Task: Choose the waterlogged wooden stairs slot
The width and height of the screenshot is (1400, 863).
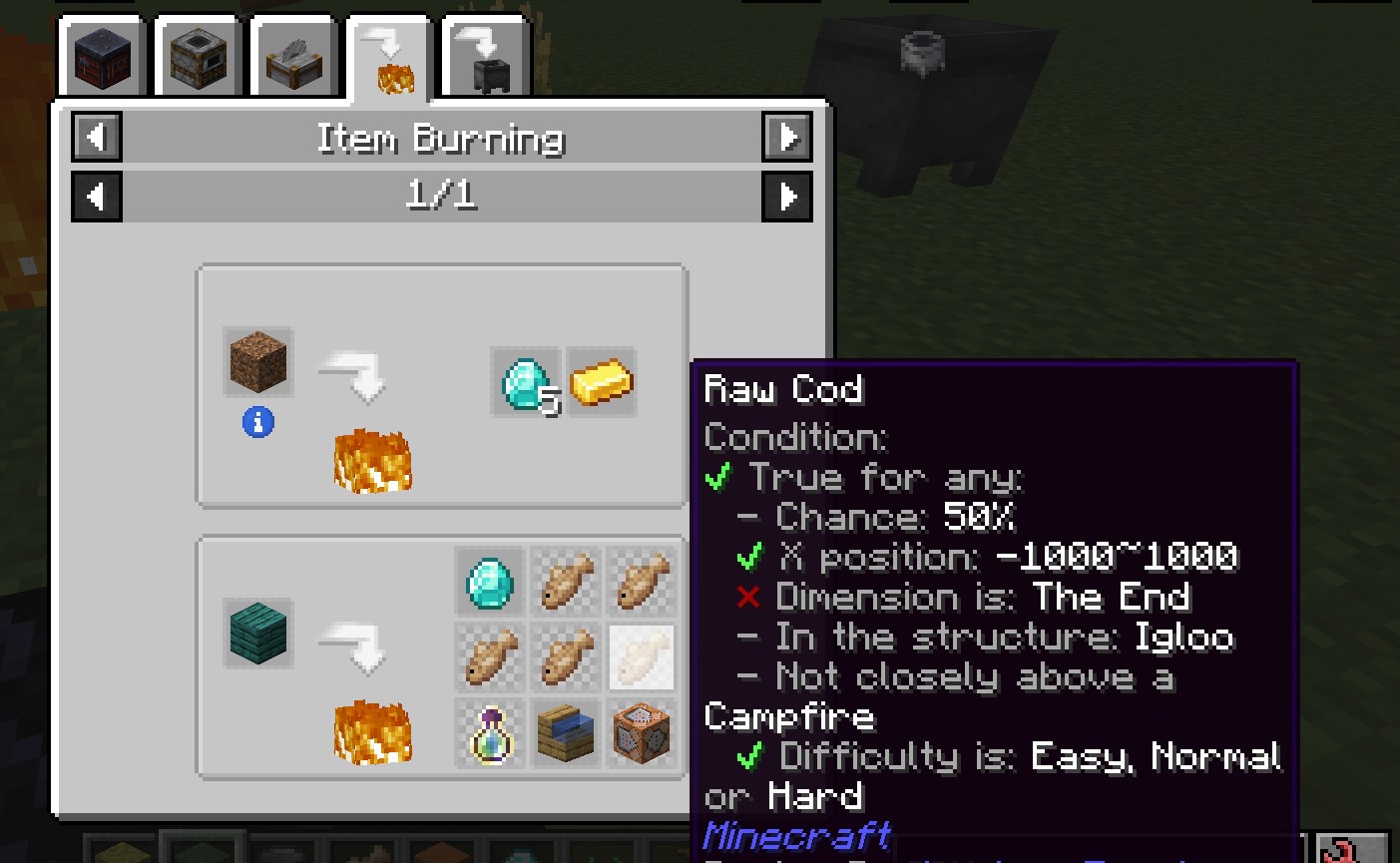Action: [x=565, y=733]
